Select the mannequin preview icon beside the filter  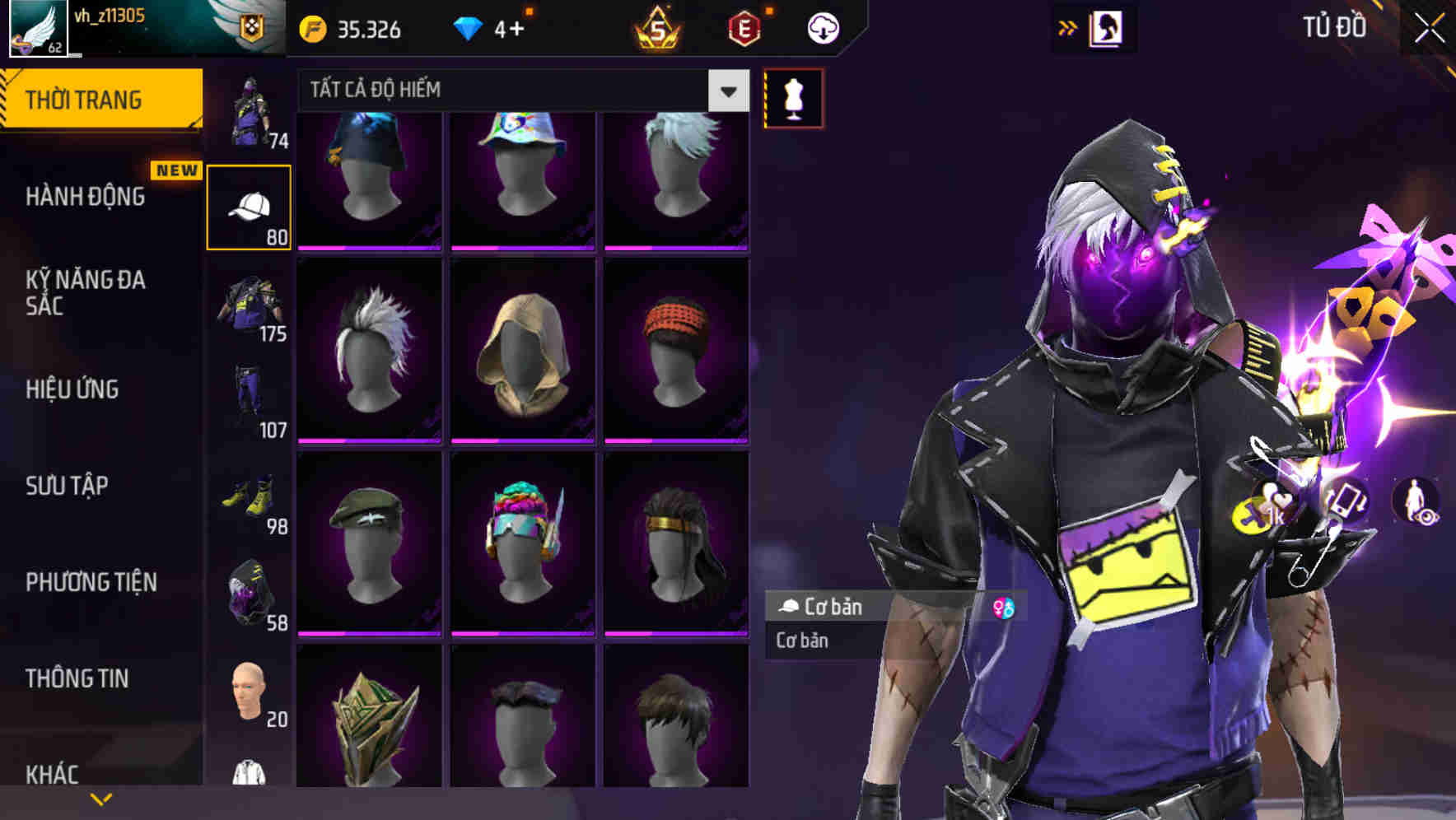(792, 97)
